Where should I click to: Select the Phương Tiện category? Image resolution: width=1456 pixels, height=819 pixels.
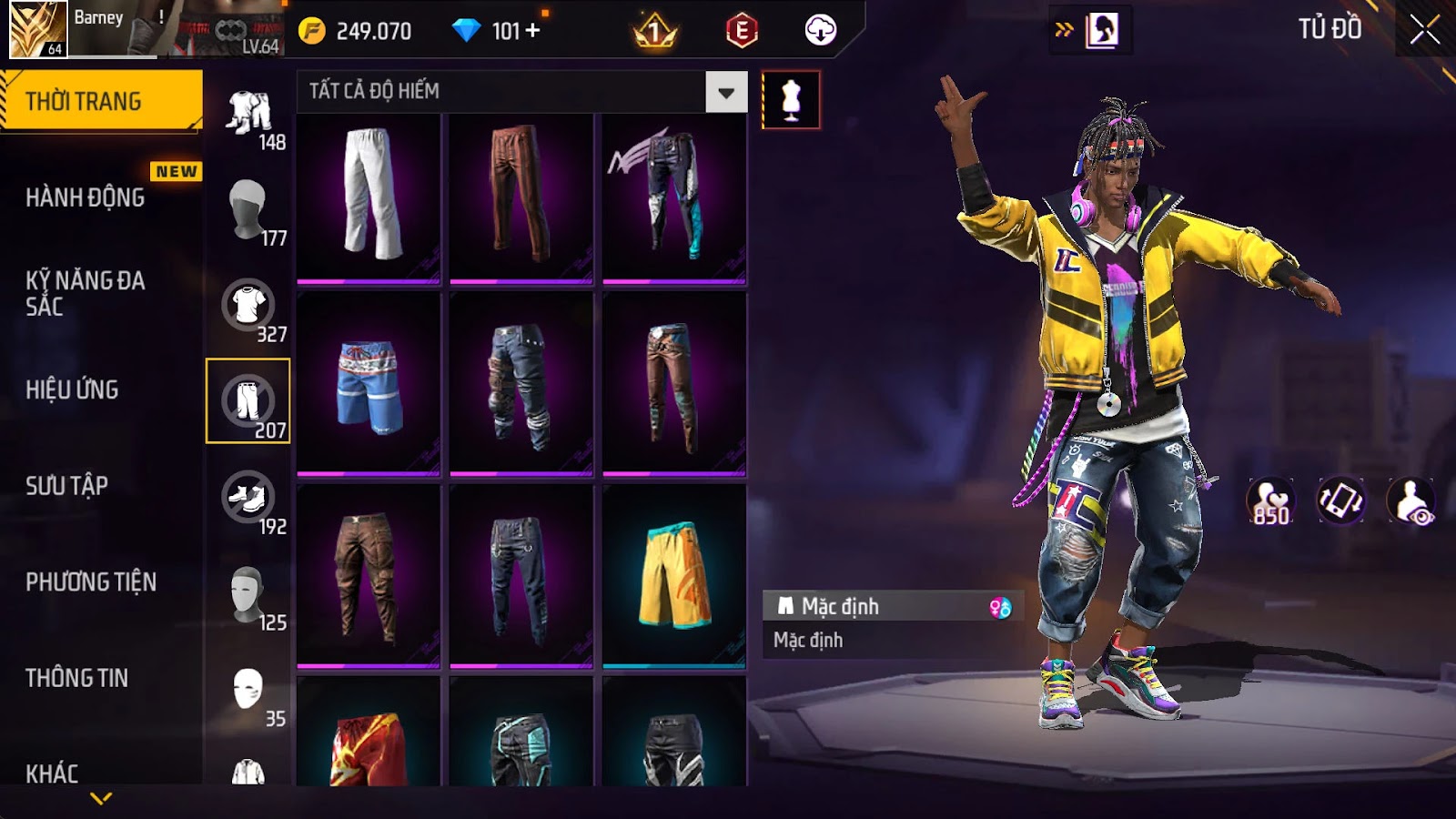click(x=91, y=582)
